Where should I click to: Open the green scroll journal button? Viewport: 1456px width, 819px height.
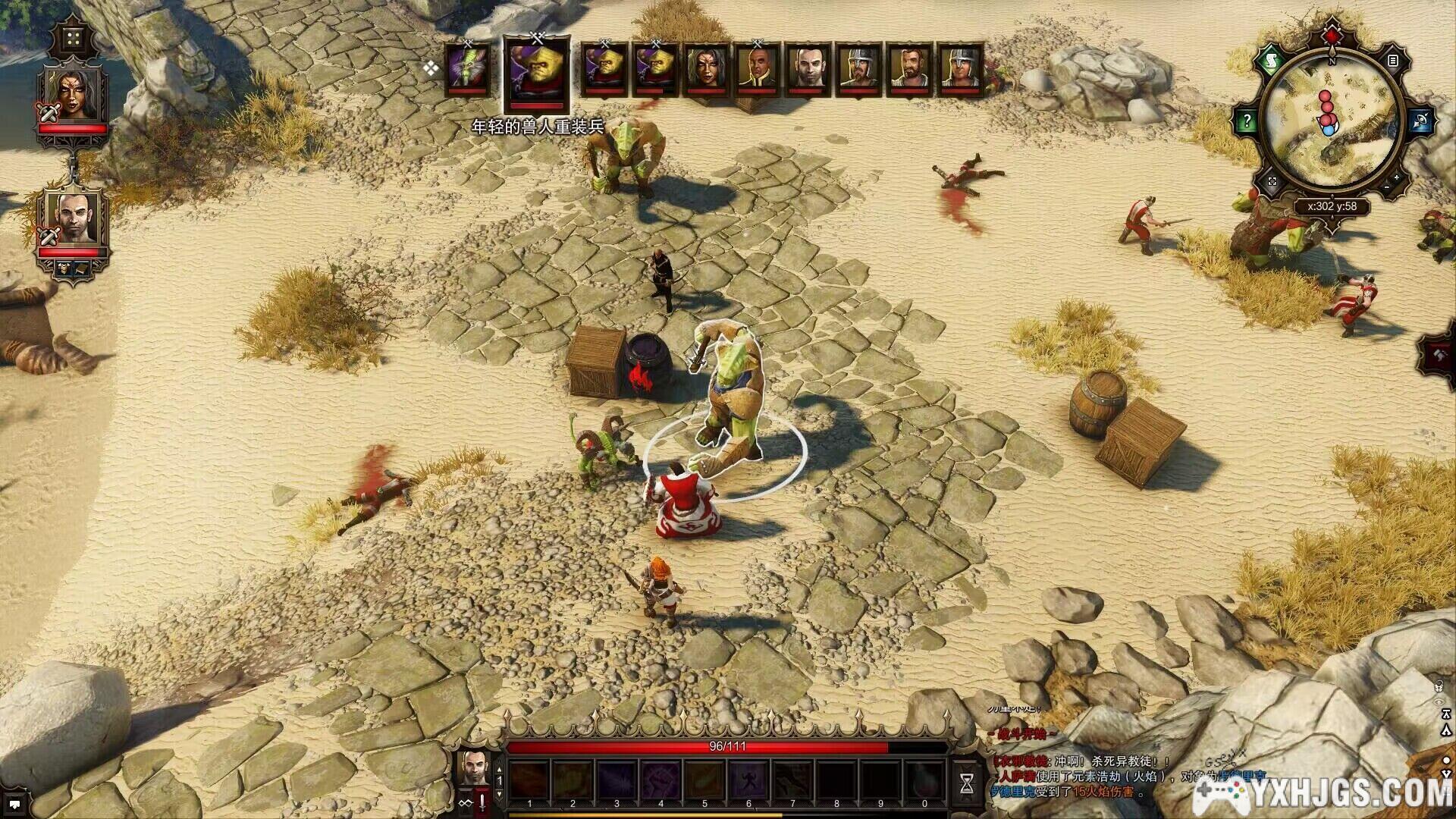[1271, 60]
